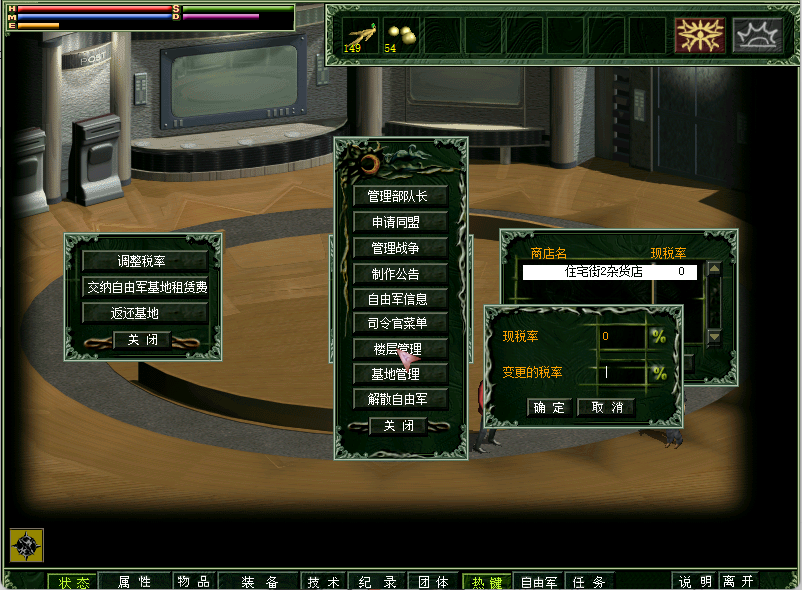Open the 司令官菜单 entry

pos(400,323)
